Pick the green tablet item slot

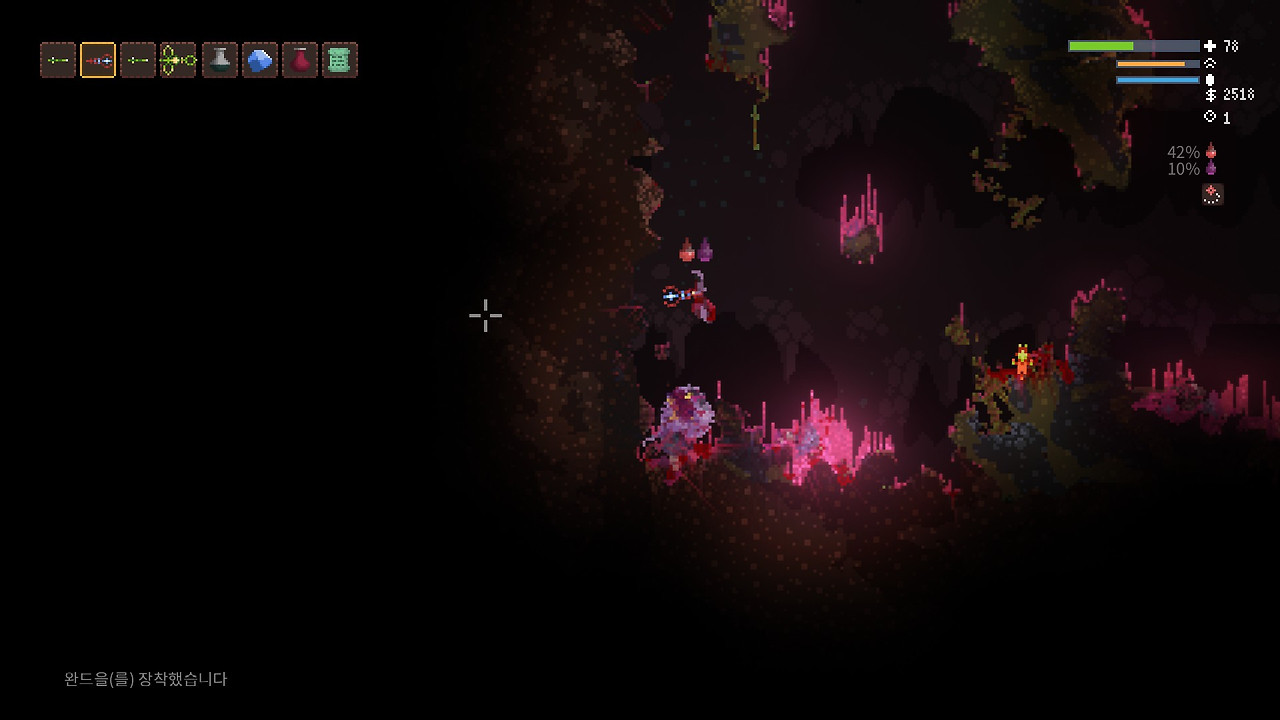(x=339, y=60)
